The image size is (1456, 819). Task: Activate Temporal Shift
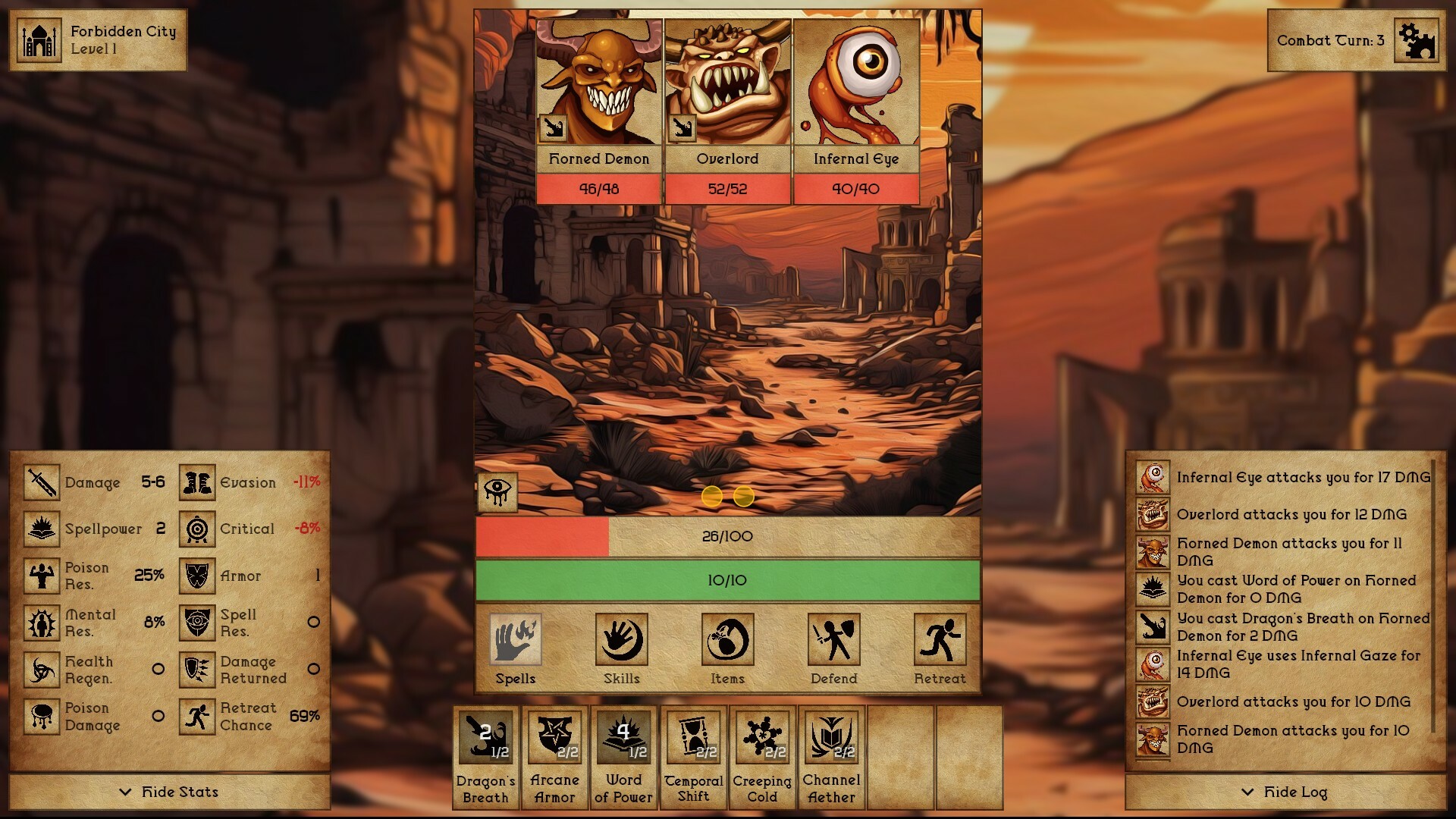point(692,736)
